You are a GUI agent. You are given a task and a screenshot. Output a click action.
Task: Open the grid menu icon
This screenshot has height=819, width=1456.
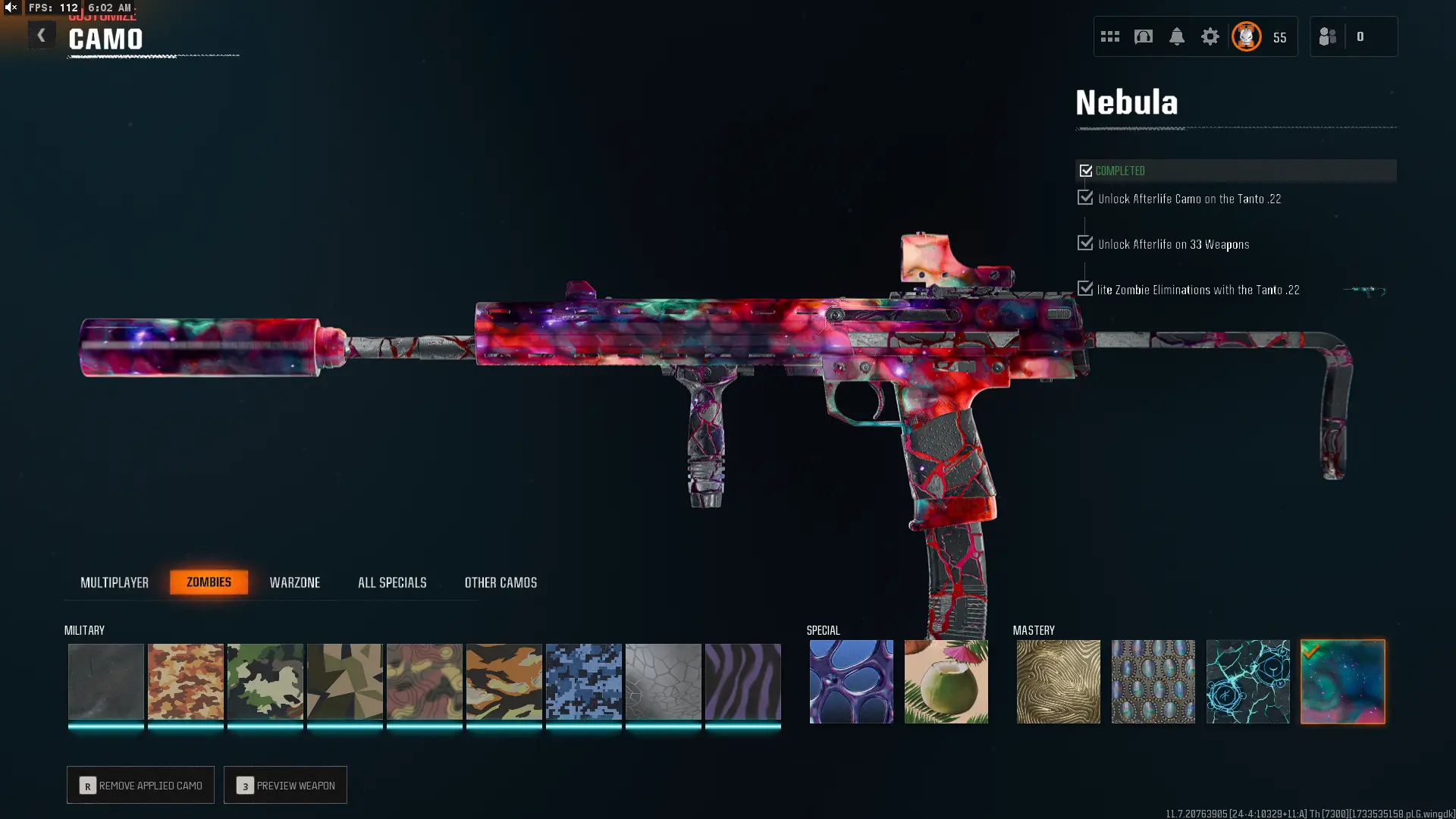tap(1109, 36)
